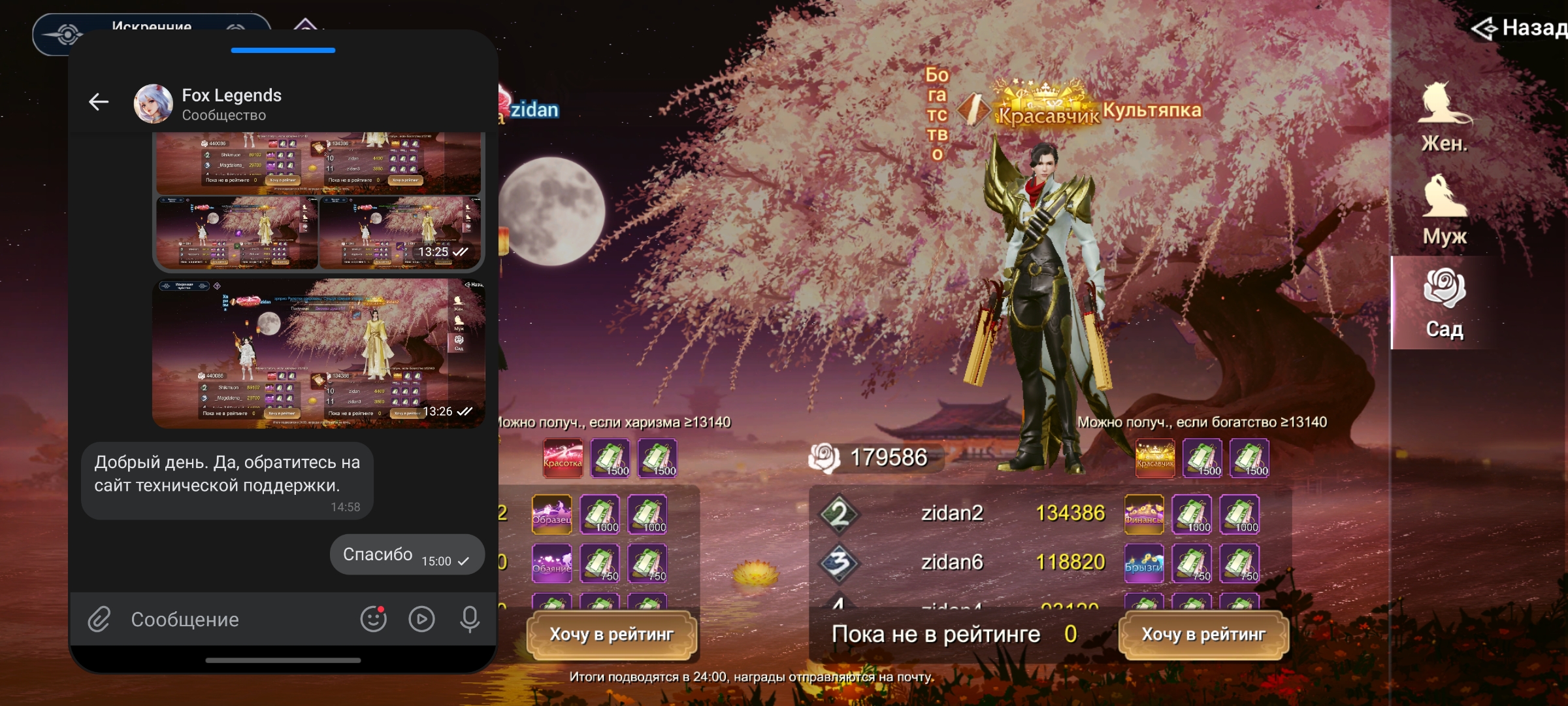Inspect the Красавчик title reward icon
This screenshot has width=1568, height=706.
click(x=1154, y=458)
